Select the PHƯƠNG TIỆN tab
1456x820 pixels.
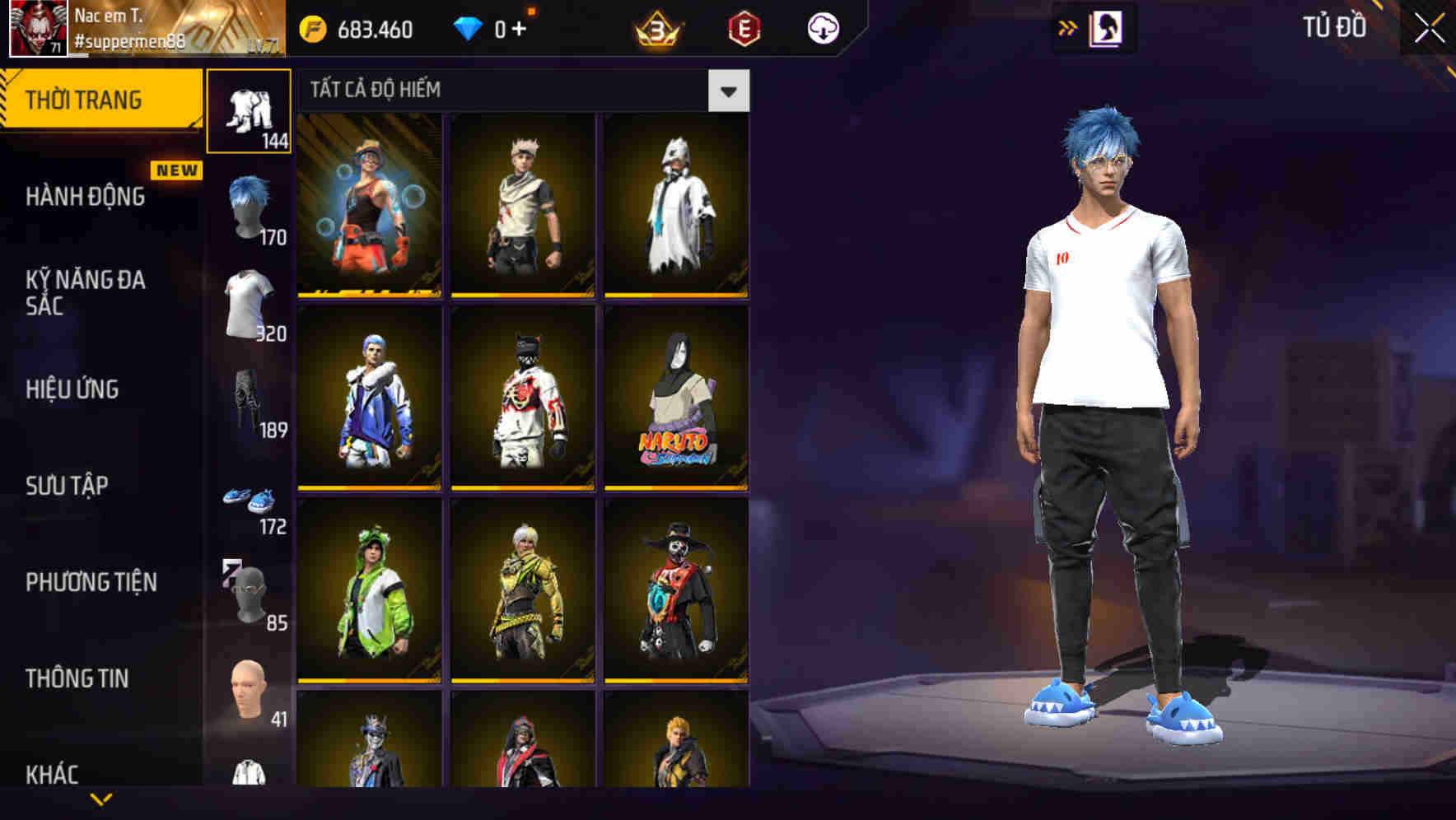[91, 581]
